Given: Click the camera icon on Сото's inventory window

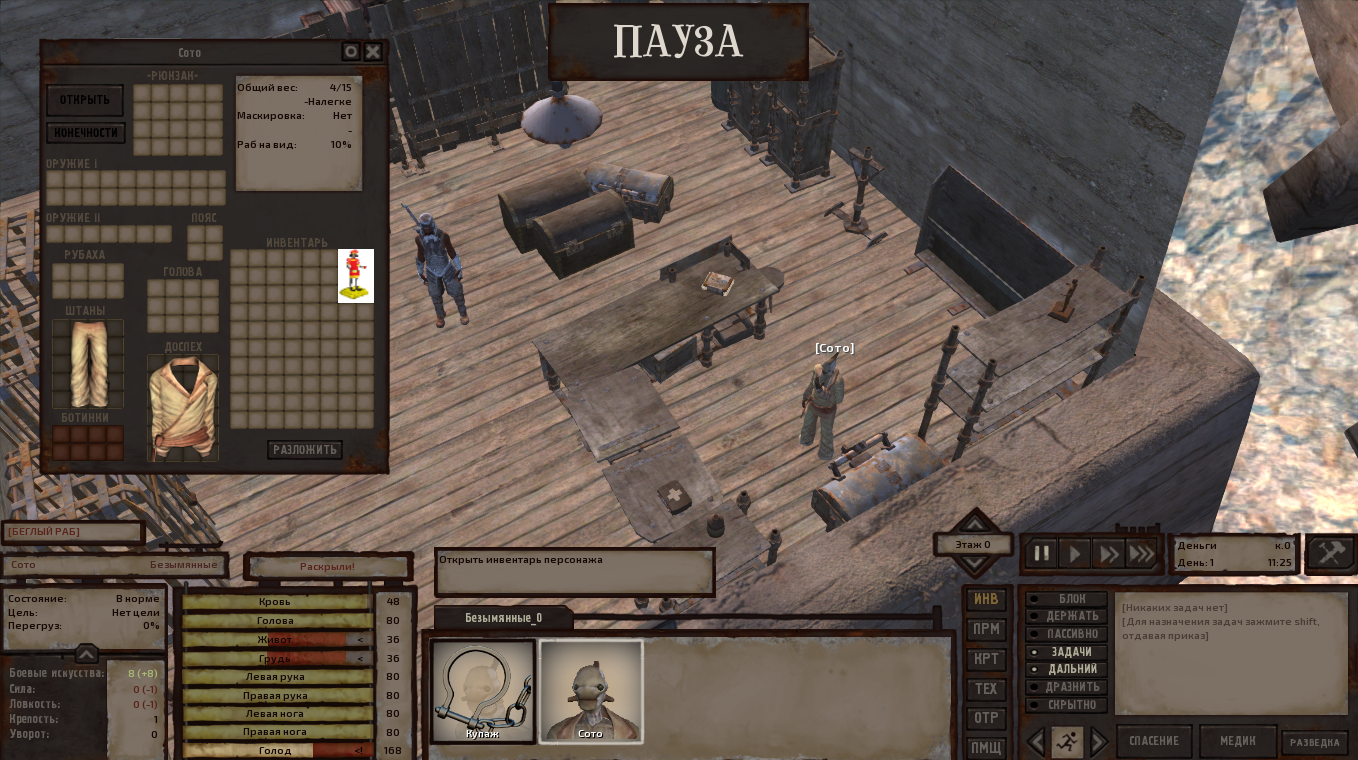Looking at the screenshot, I should coord(350,51).
